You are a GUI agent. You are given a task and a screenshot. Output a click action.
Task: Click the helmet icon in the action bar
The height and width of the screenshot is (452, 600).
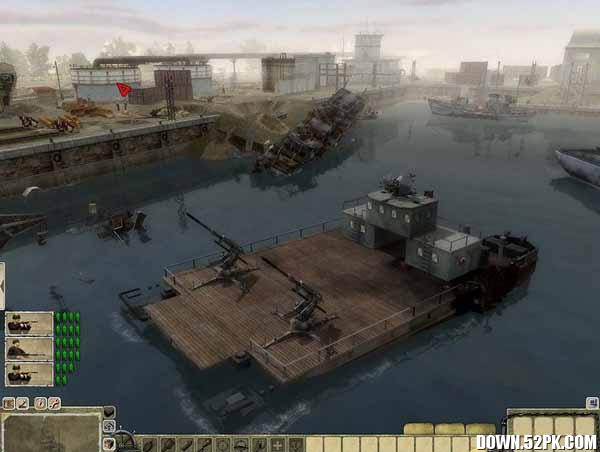click(x=242, y=444)
